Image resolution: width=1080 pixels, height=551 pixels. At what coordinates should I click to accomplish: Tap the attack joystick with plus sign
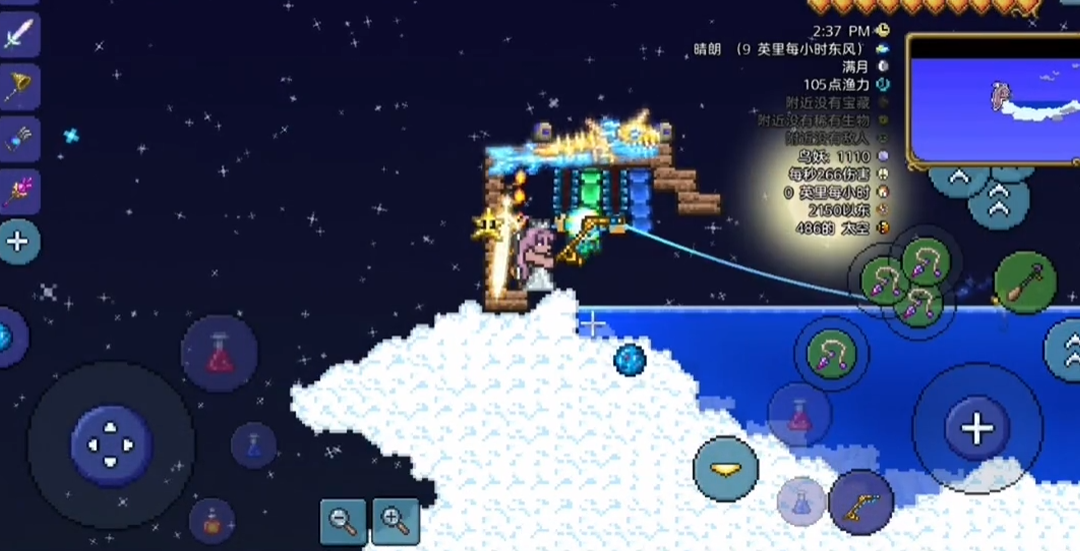(976, 429)
